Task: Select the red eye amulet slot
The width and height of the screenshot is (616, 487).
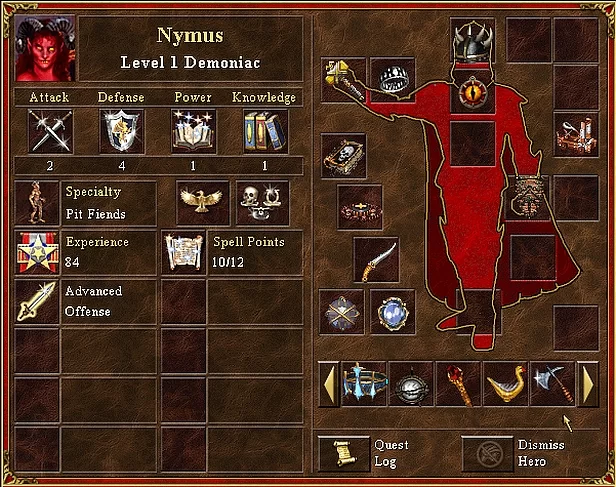Action: pos(472,95)
